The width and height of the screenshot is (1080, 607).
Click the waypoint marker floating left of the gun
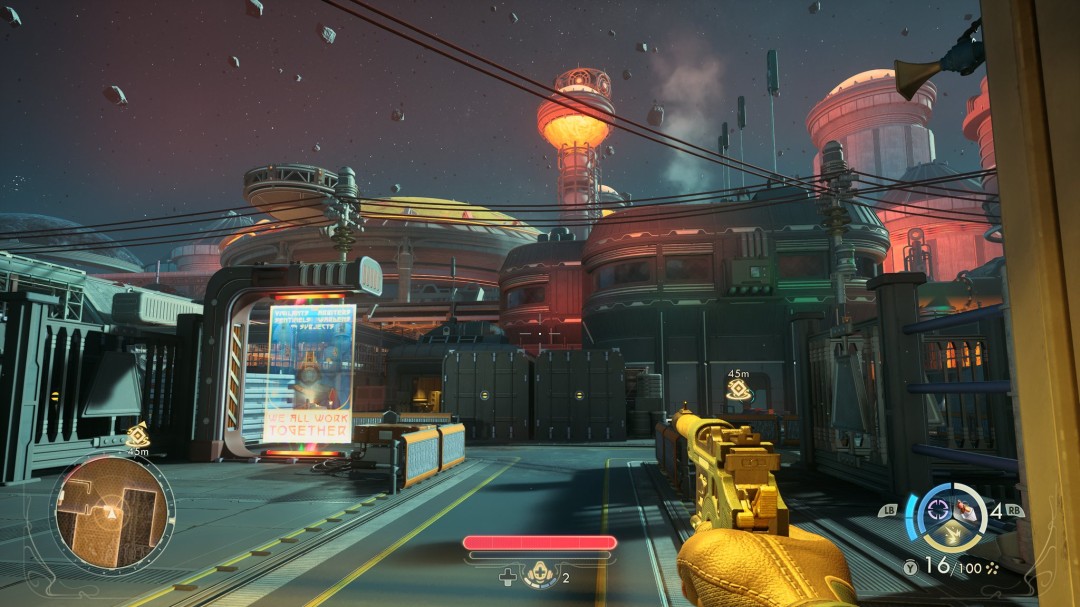coord(738,391)
